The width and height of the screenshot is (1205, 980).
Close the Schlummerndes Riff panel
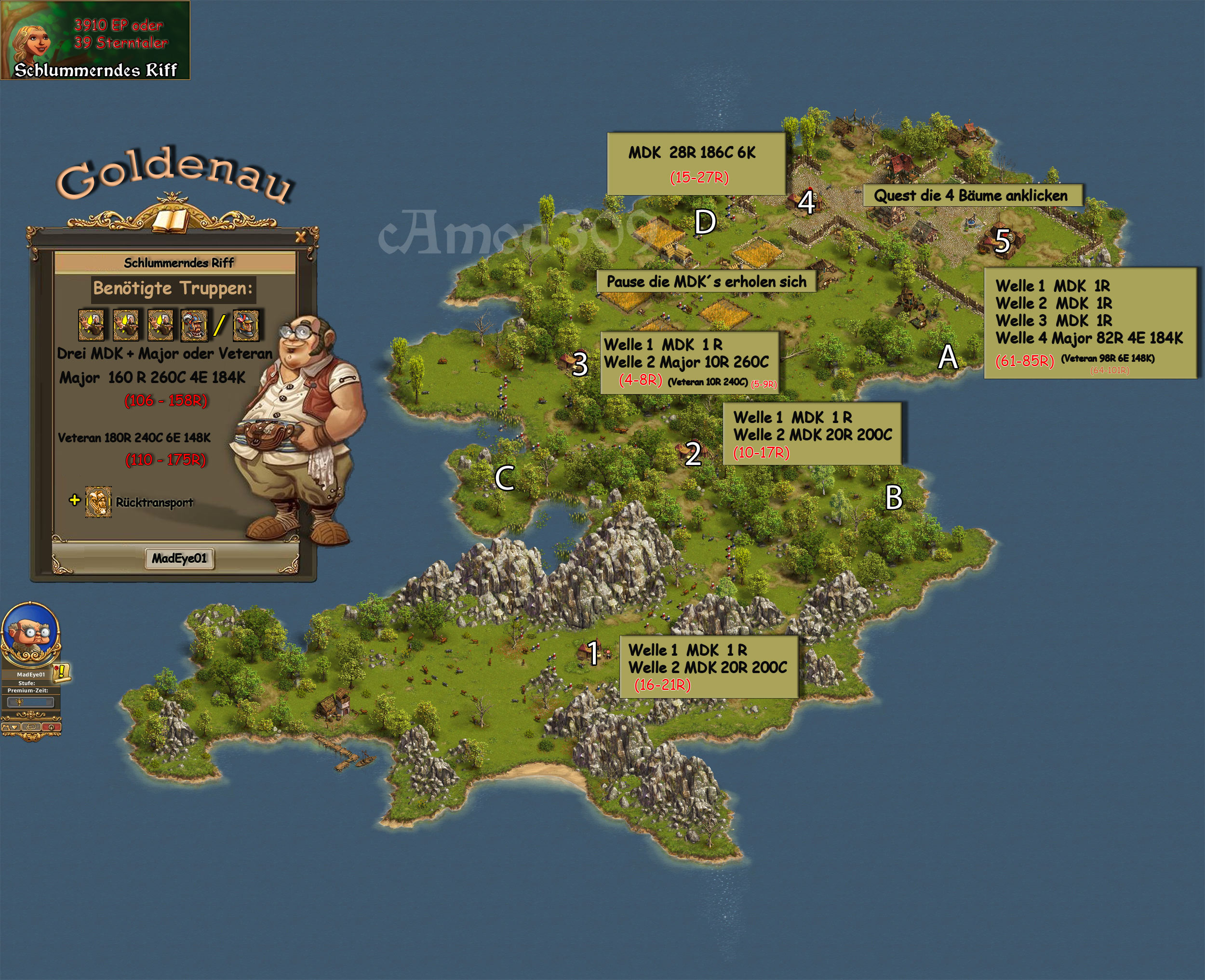(x=300, y=237)
